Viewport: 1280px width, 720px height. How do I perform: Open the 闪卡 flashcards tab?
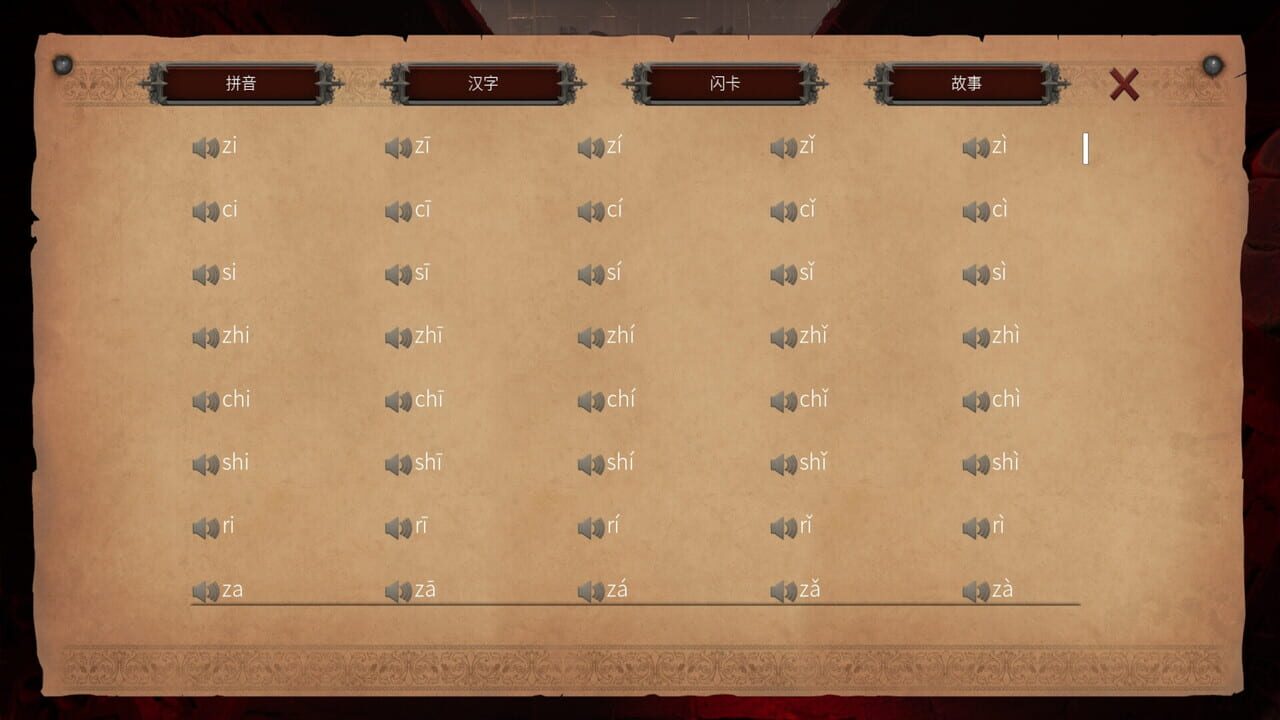coord(725,85)
